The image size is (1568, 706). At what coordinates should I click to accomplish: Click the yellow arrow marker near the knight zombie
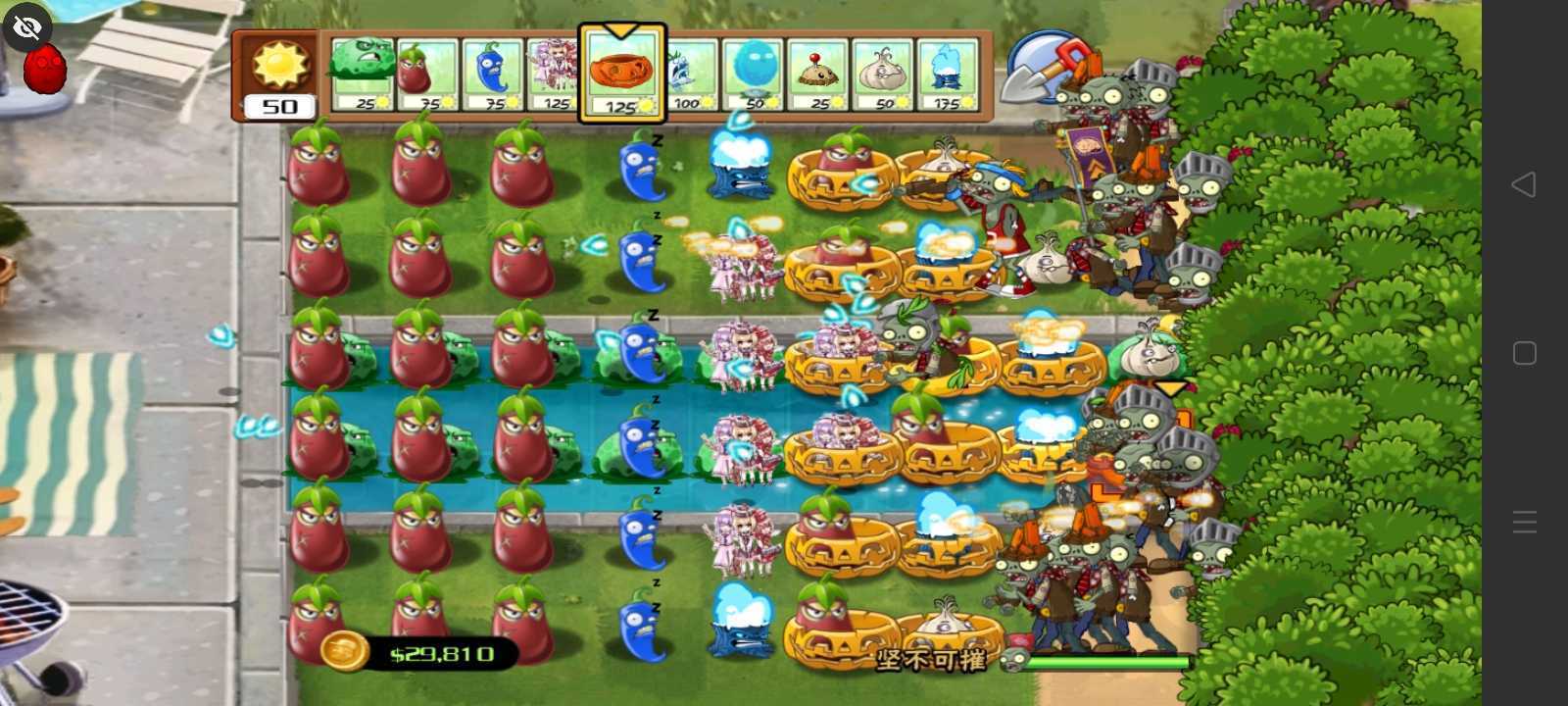click(x=1170, y=388)
